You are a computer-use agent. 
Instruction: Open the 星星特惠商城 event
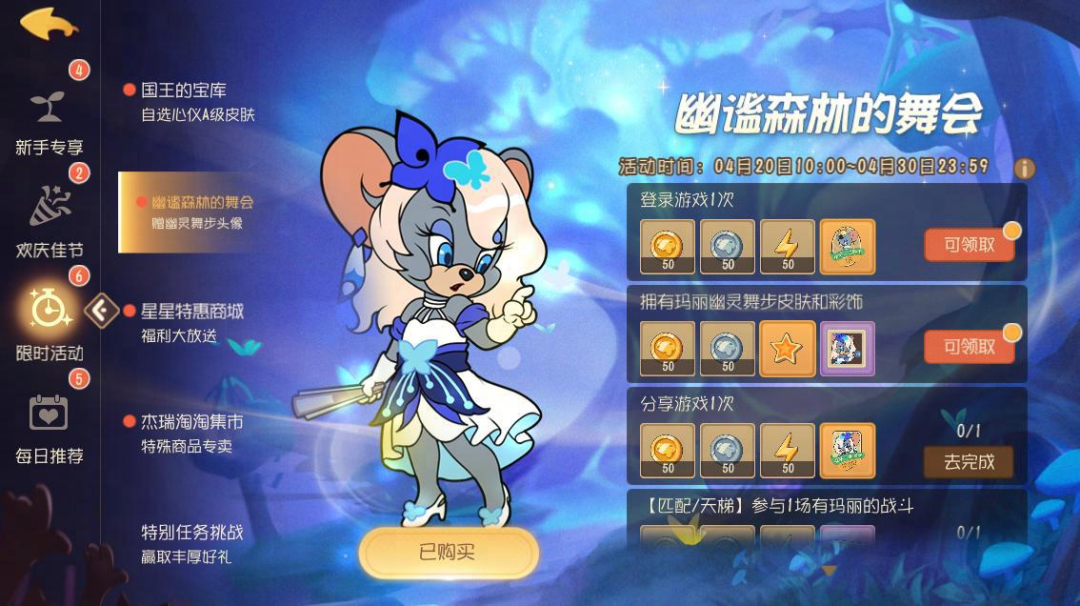(192, 322)
